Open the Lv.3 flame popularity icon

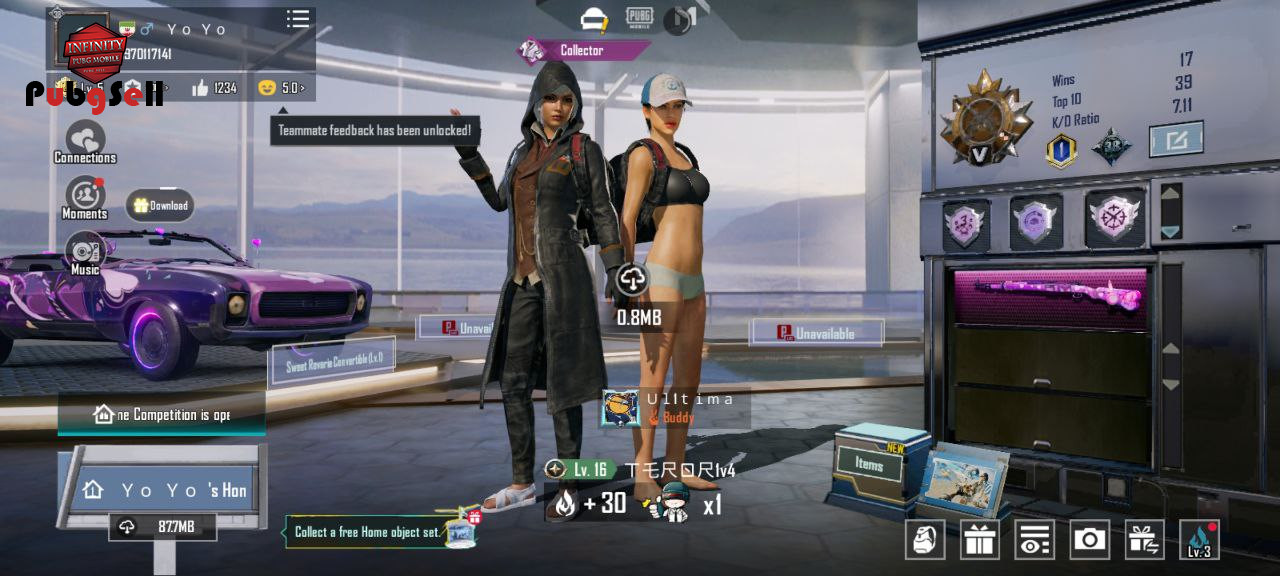click(1199, 540)
